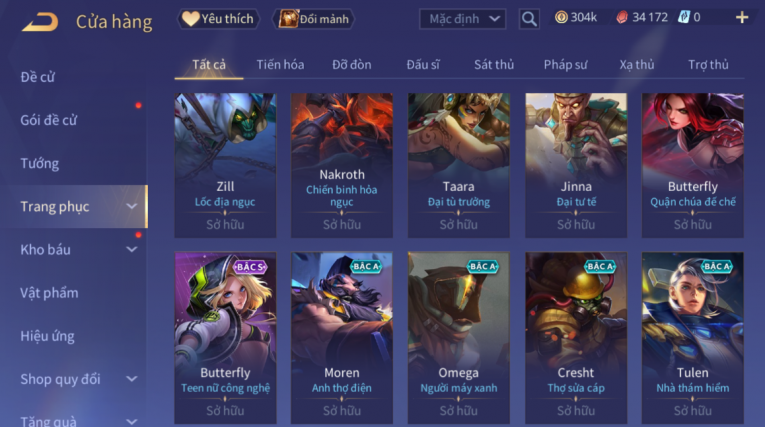This screenshot has height=427, width=765.
Task: Pick the Omega Người máy xanh card
Action: point(458,337)
